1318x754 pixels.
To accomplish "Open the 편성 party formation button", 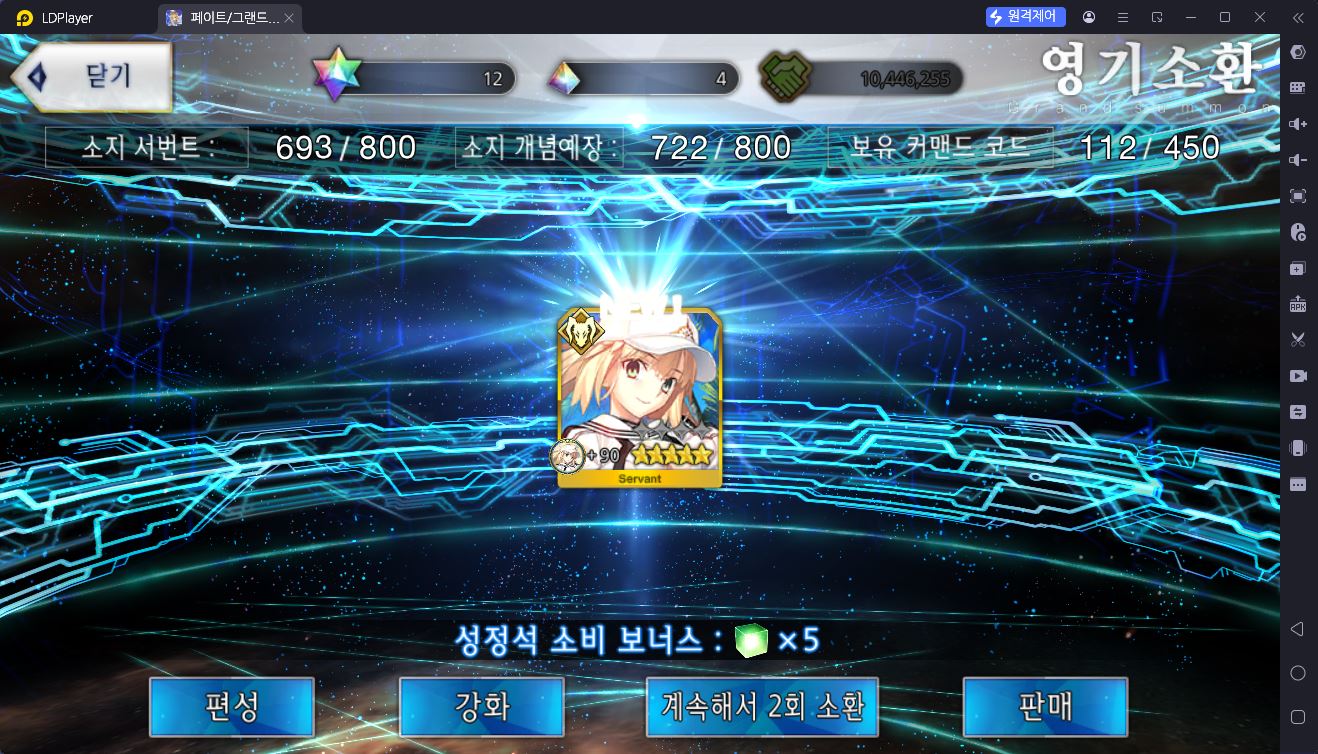I will [x=232, y=707].
